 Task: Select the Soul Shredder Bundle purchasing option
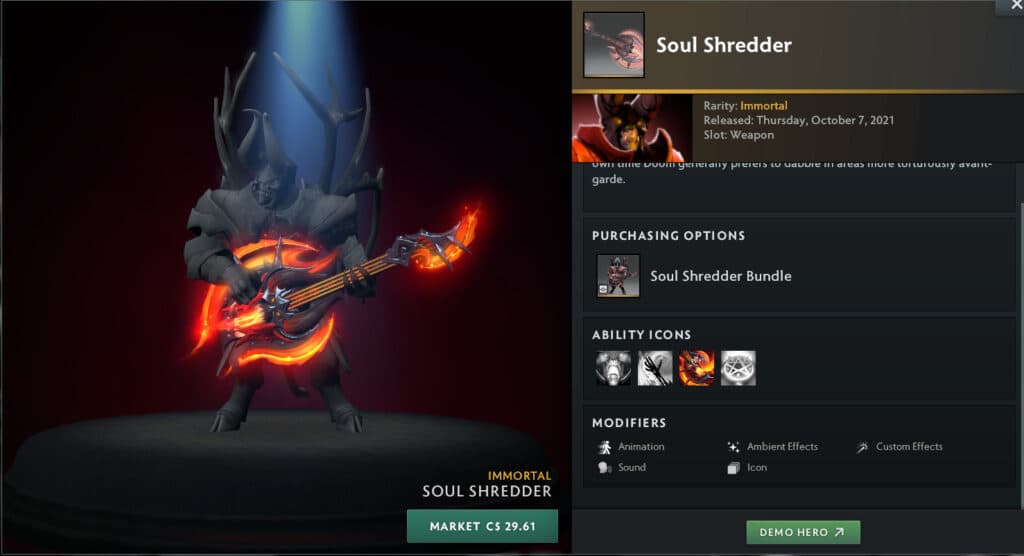pyautogui.click(x=720, y=276)
